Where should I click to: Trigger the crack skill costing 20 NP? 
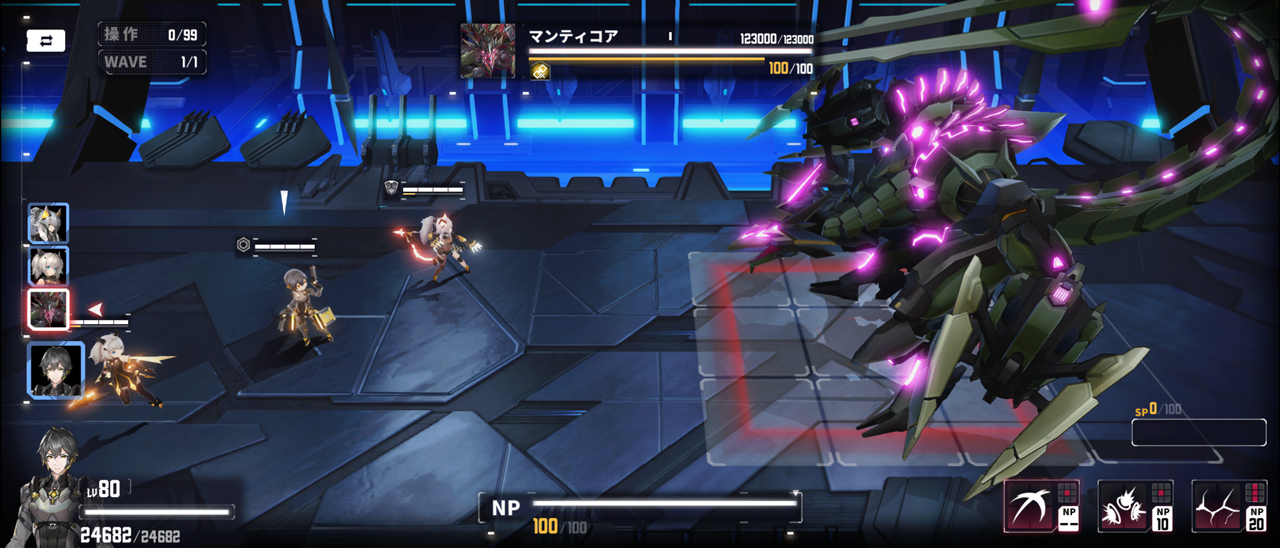(1229, 505)
